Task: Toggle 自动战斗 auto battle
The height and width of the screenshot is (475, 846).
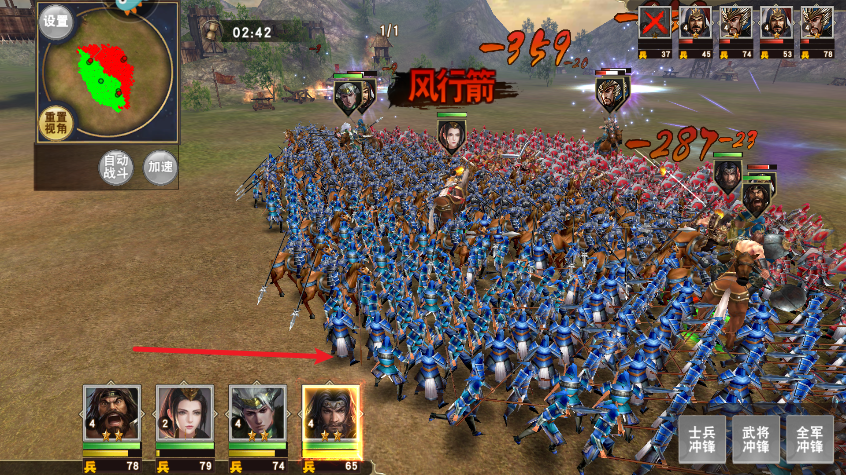Action: coord(116,166)
